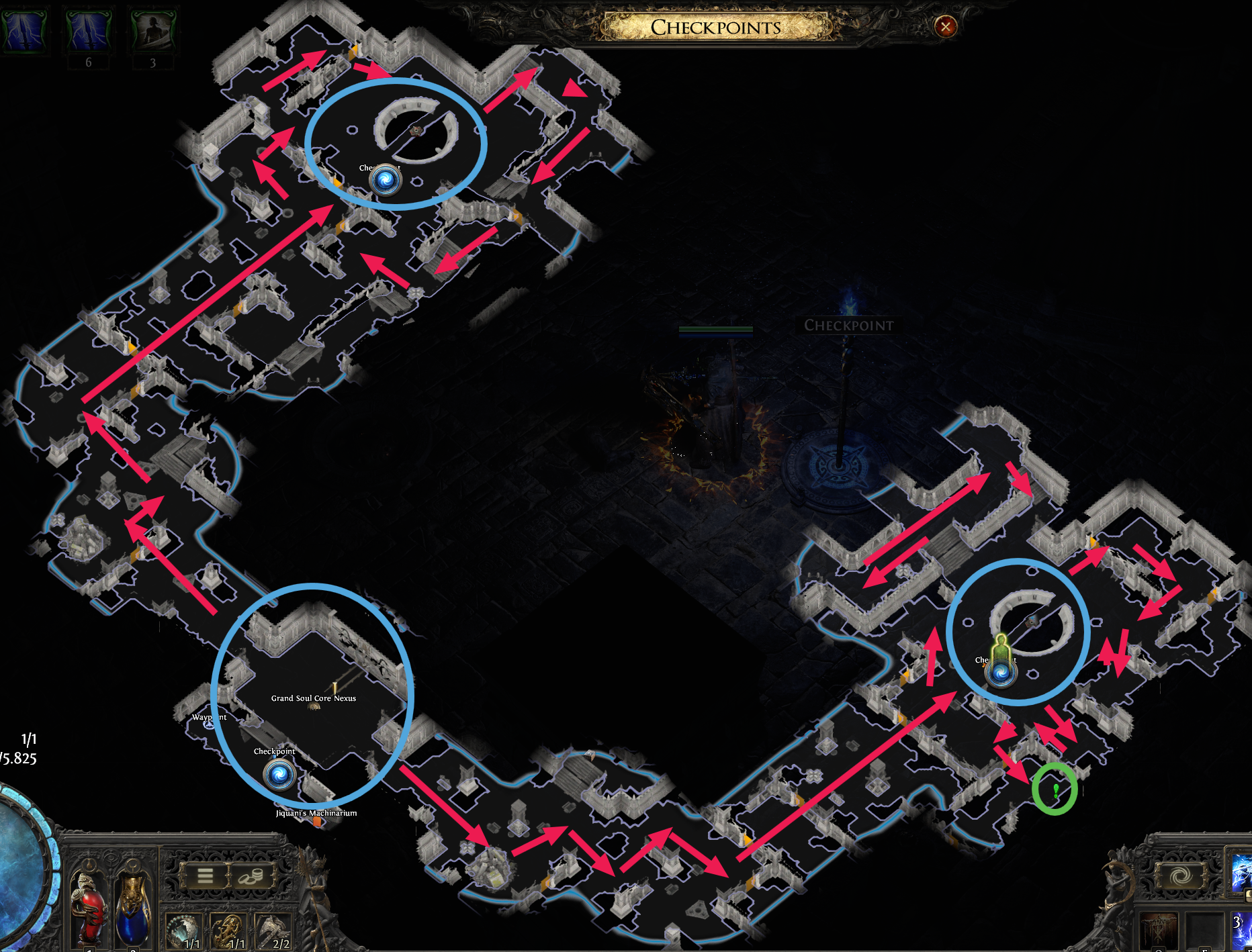Open the hamburger game menu

click(205, 877)
